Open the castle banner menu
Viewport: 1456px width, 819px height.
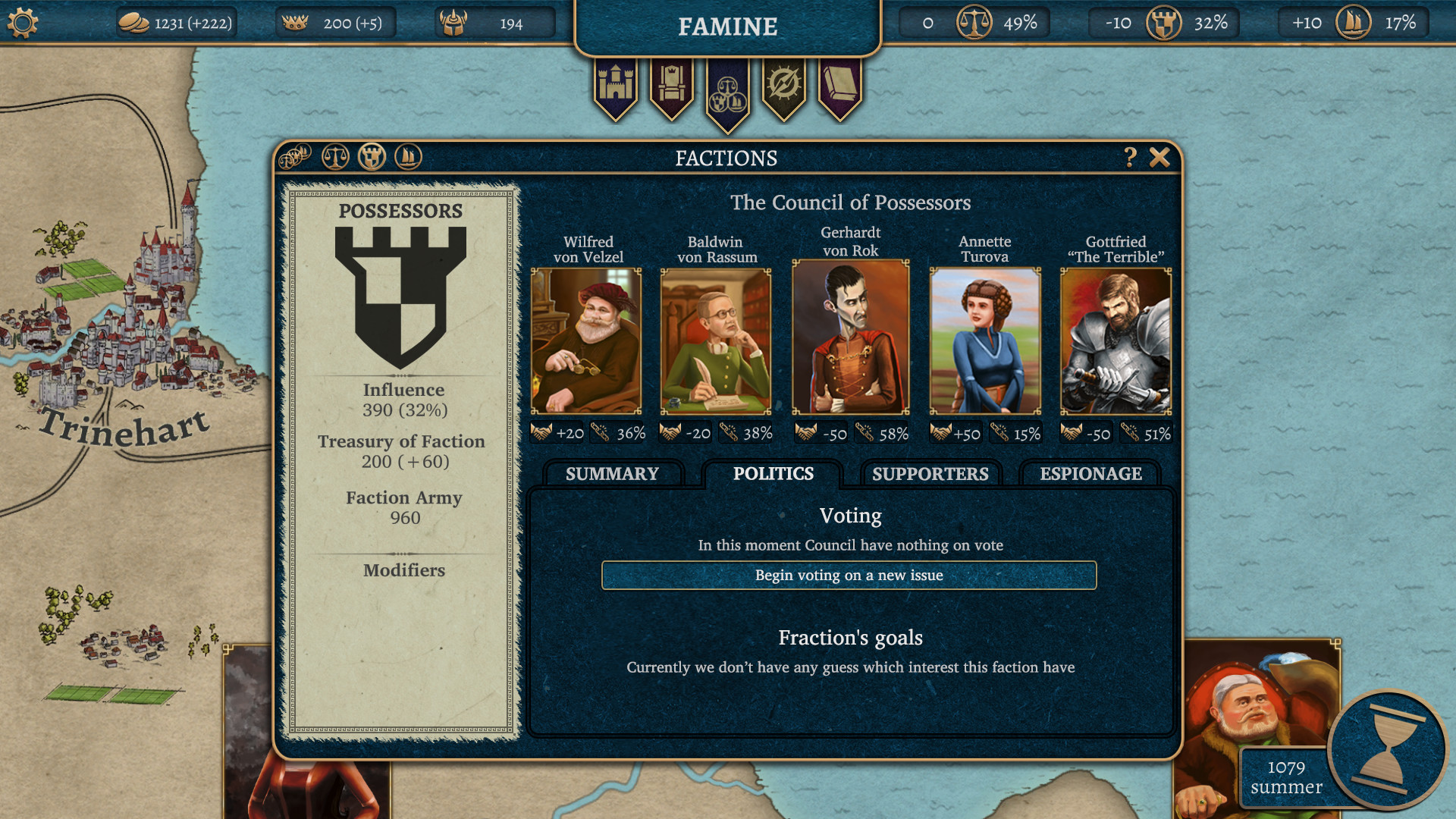(617, 85)
